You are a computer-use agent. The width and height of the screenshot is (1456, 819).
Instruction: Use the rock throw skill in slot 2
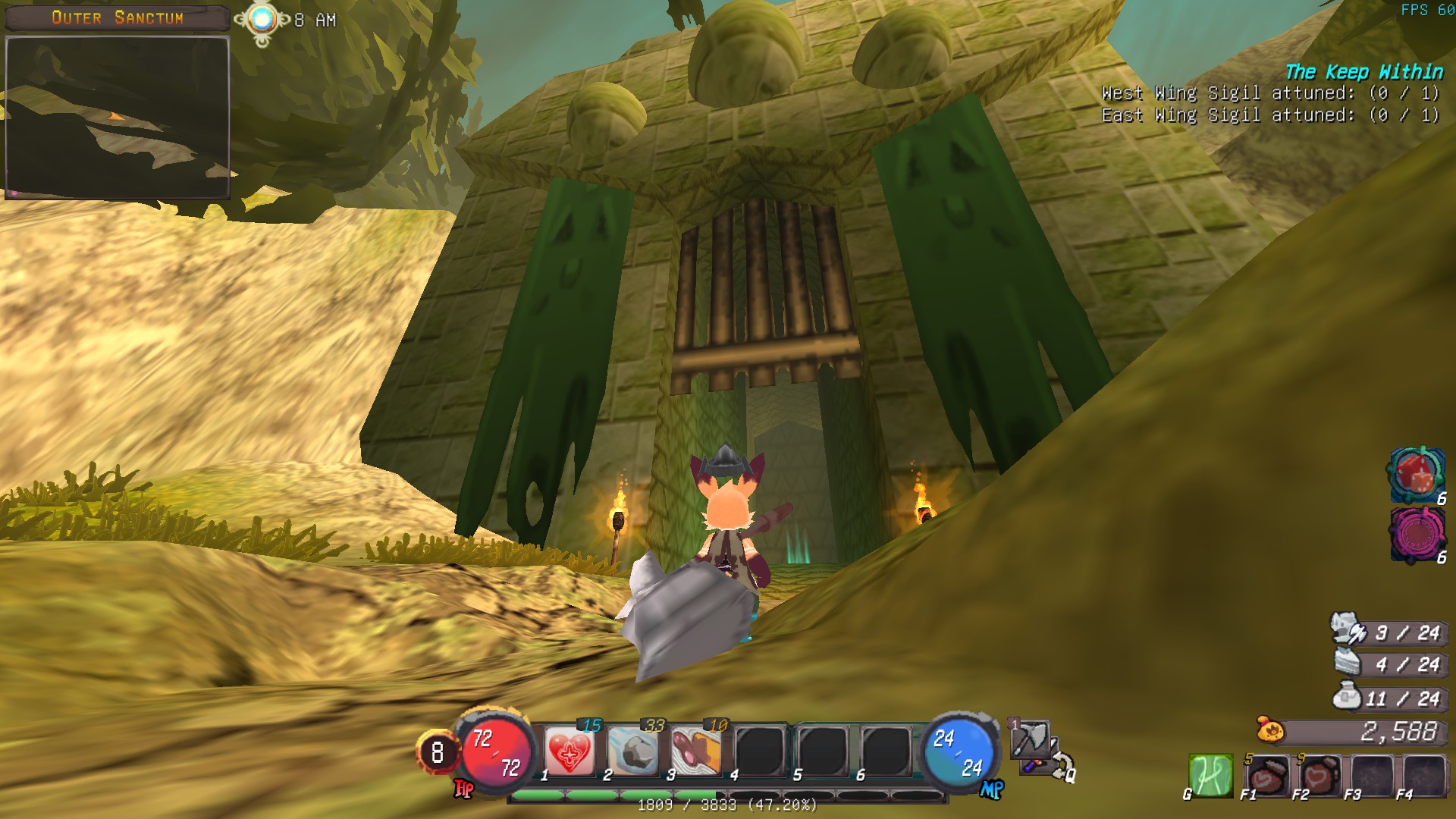tap(633, 752)
